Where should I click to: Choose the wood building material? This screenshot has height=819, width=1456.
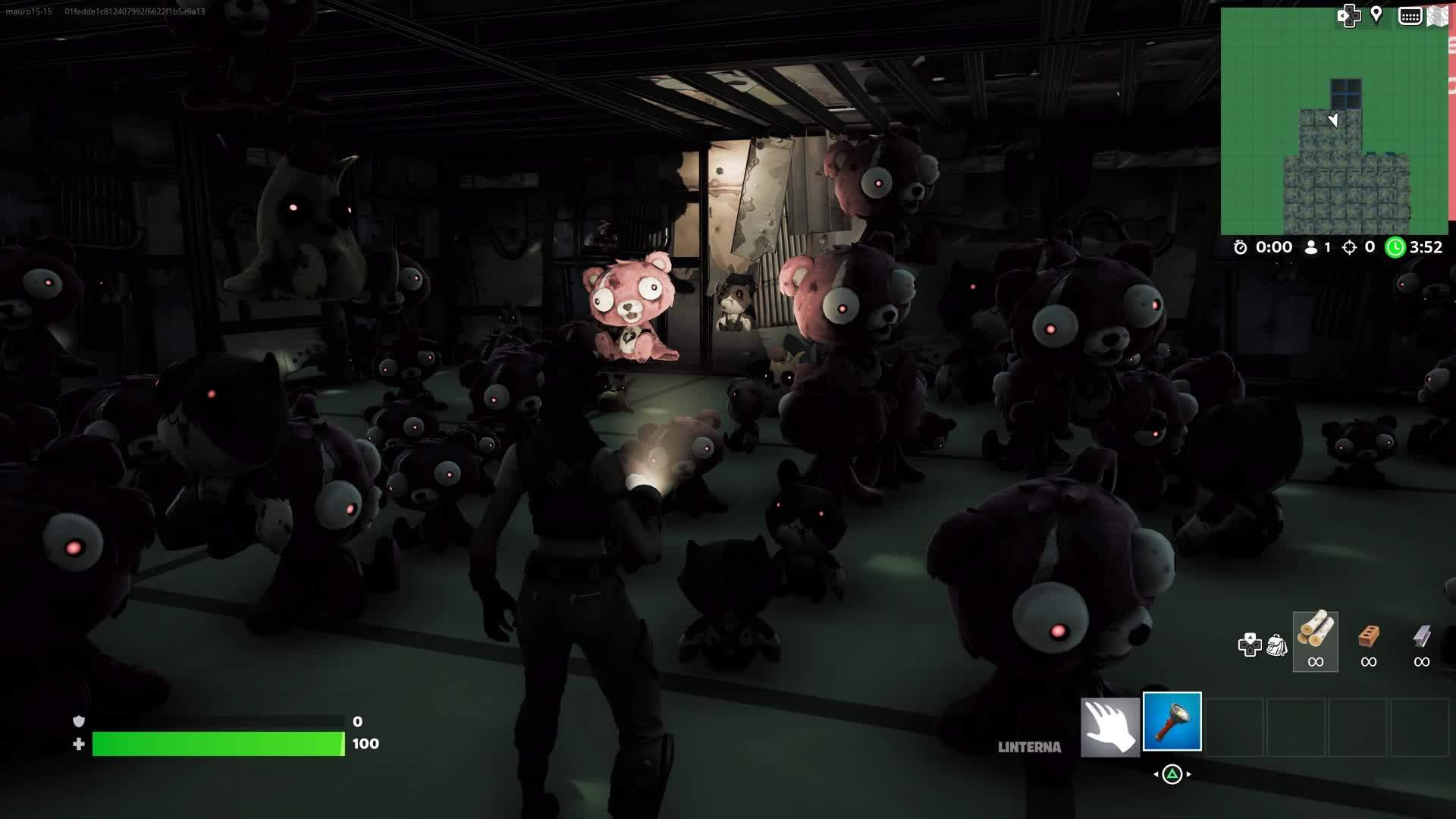[1316, 641]
